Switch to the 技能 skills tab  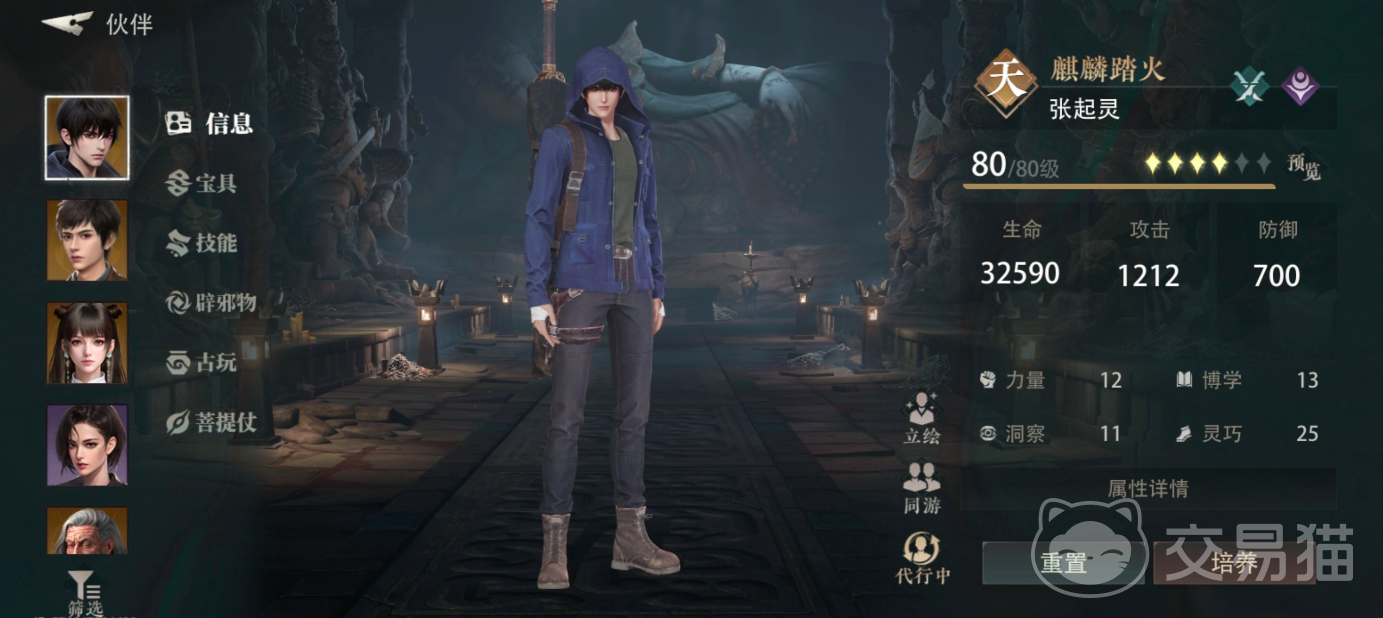203,243
